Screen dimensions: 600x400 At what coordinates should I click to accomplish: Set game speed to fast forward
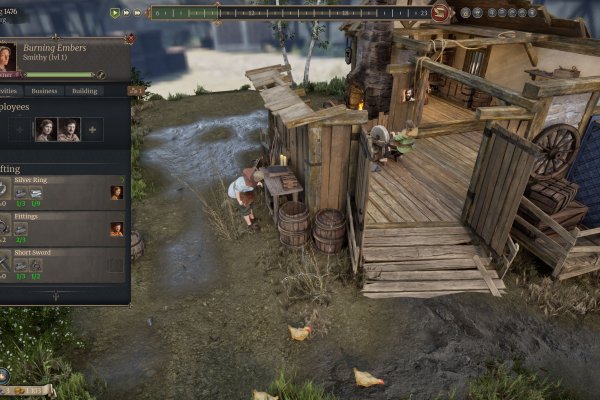[127, 13]
